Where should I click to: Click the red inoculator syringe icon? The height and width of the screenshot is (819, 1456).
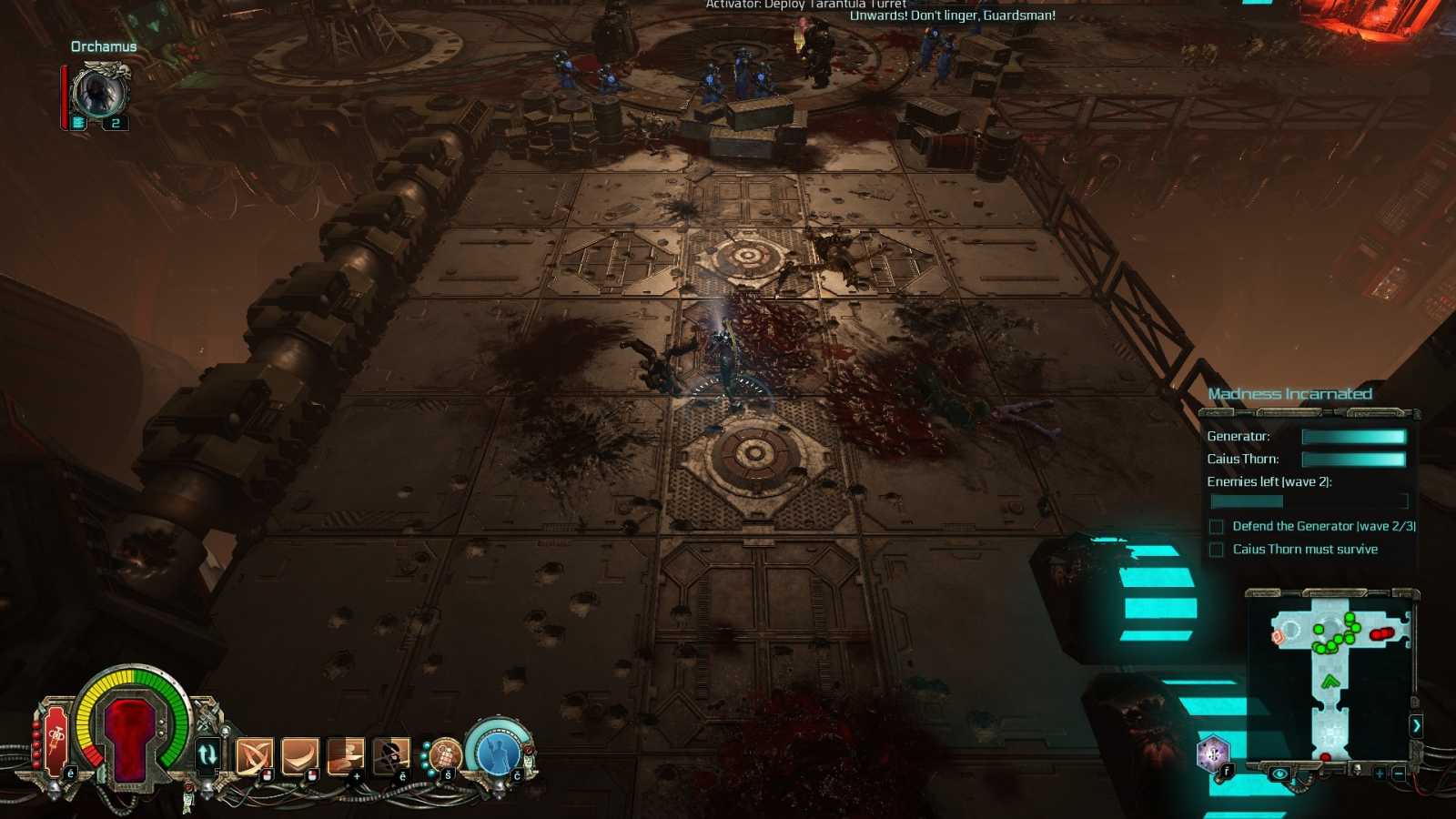tap(55, 739)
